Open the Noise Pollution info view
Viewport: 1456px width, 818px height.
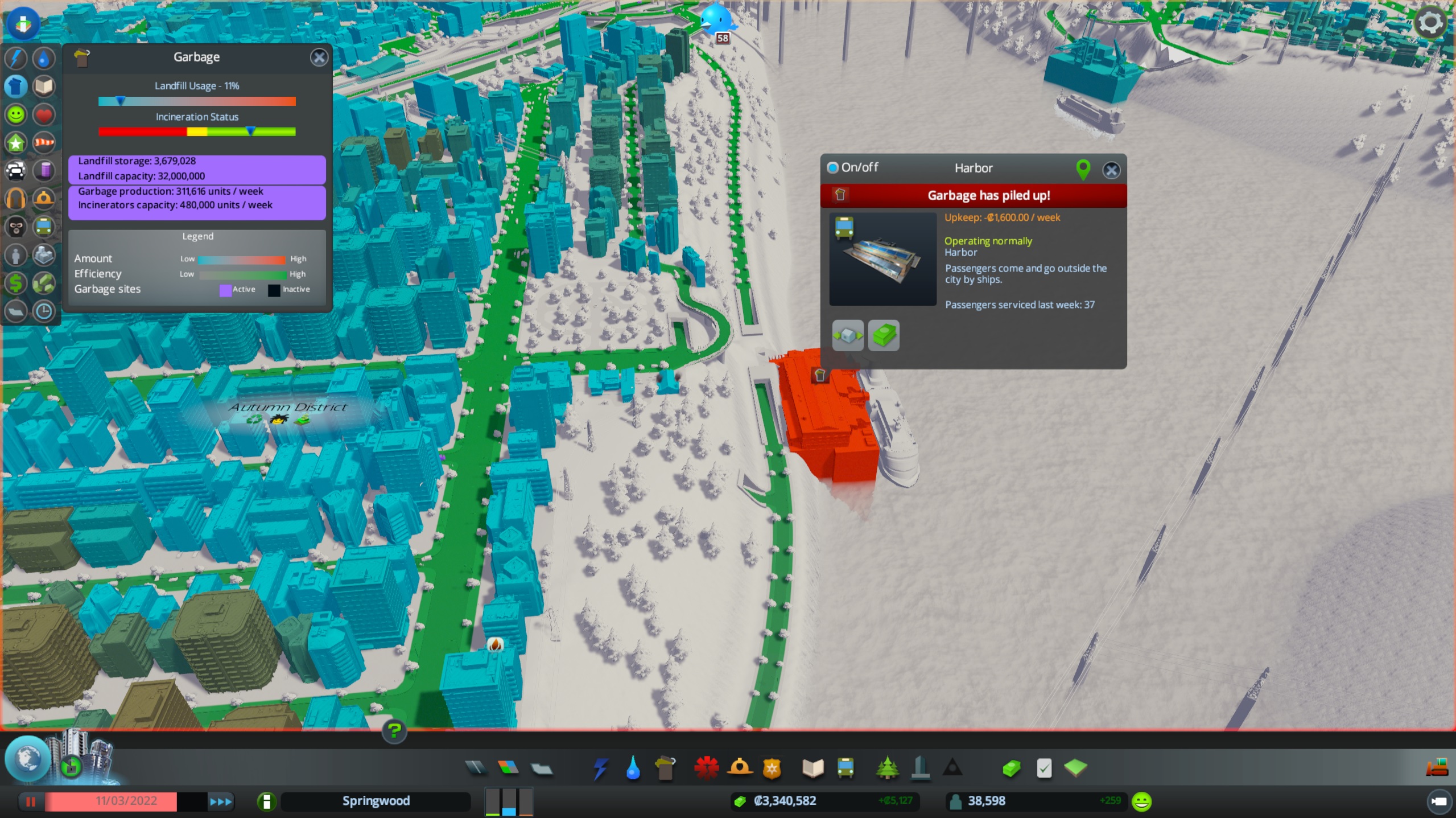[x=16, y=198]
